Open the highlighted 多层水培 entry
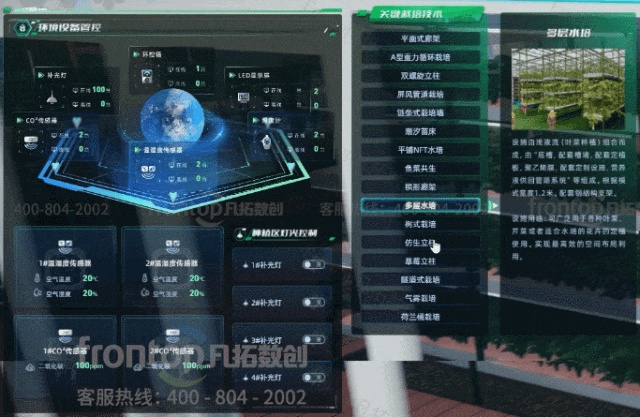640x417 pixels. 422,206
